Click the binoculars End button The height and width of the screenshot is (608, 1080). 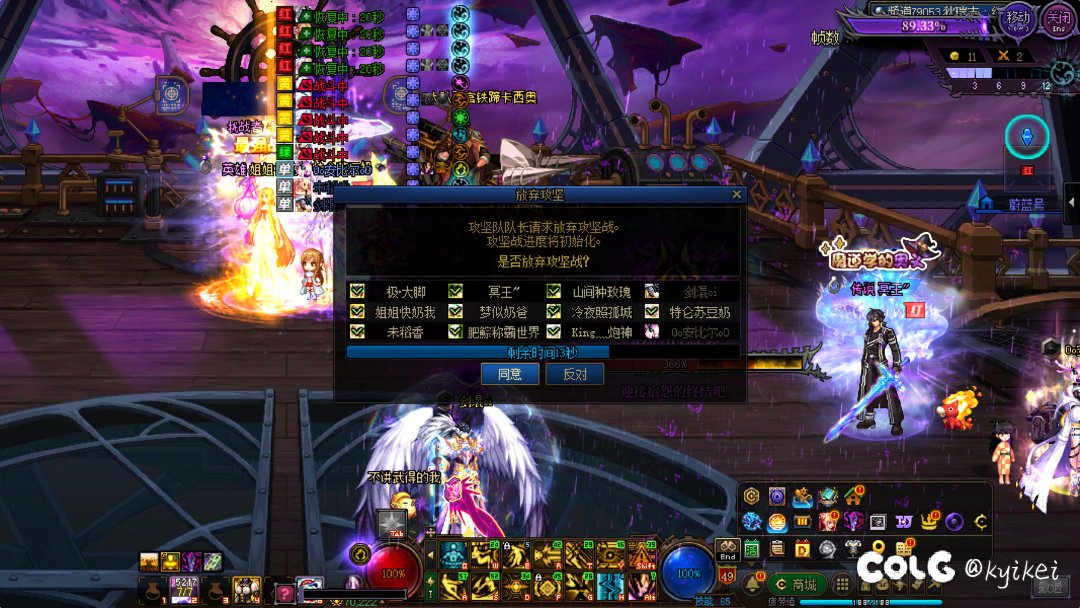(727, 549)
